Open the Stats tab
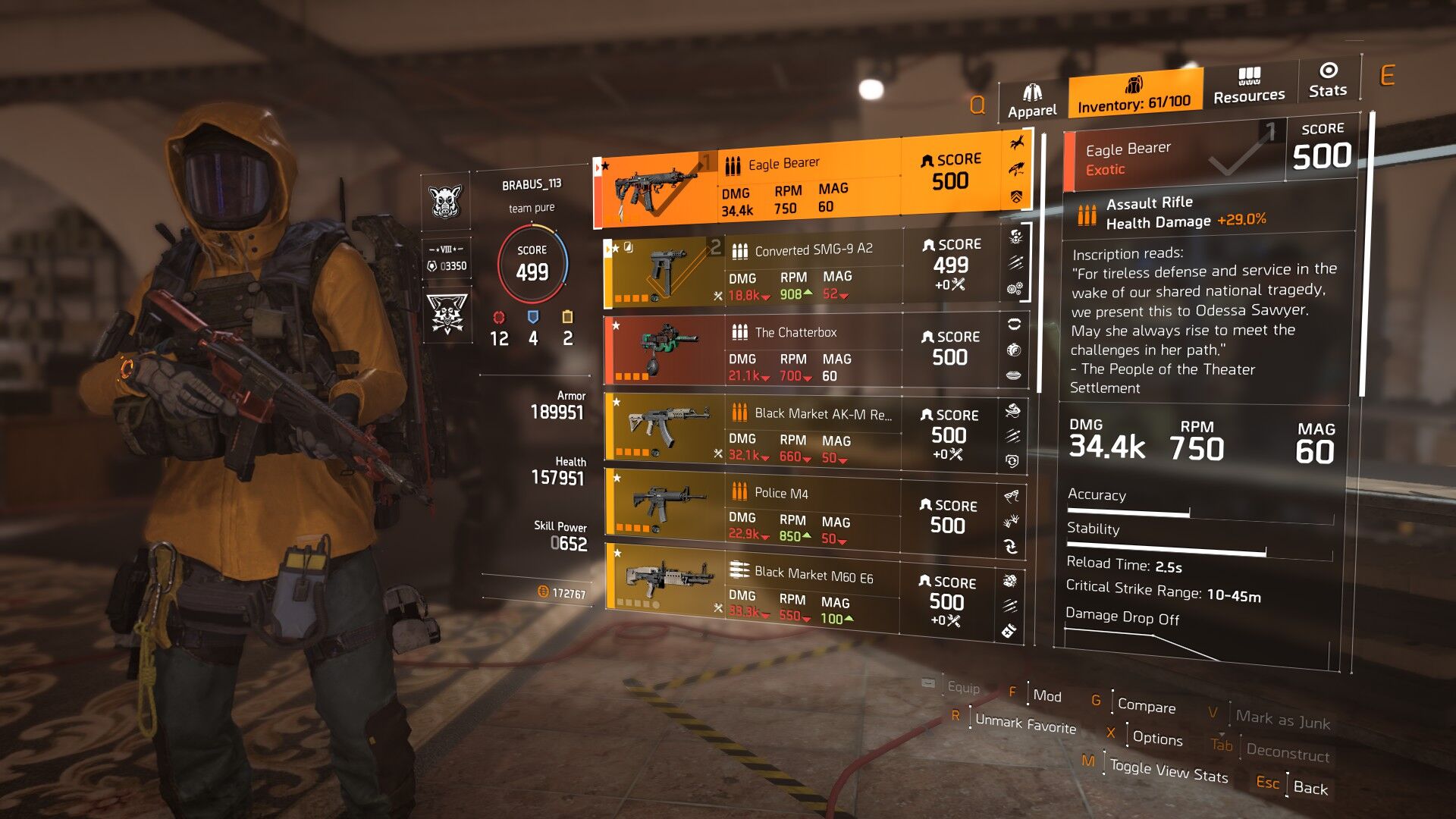Screen dimensions: 1456x819 [1328, 80]
